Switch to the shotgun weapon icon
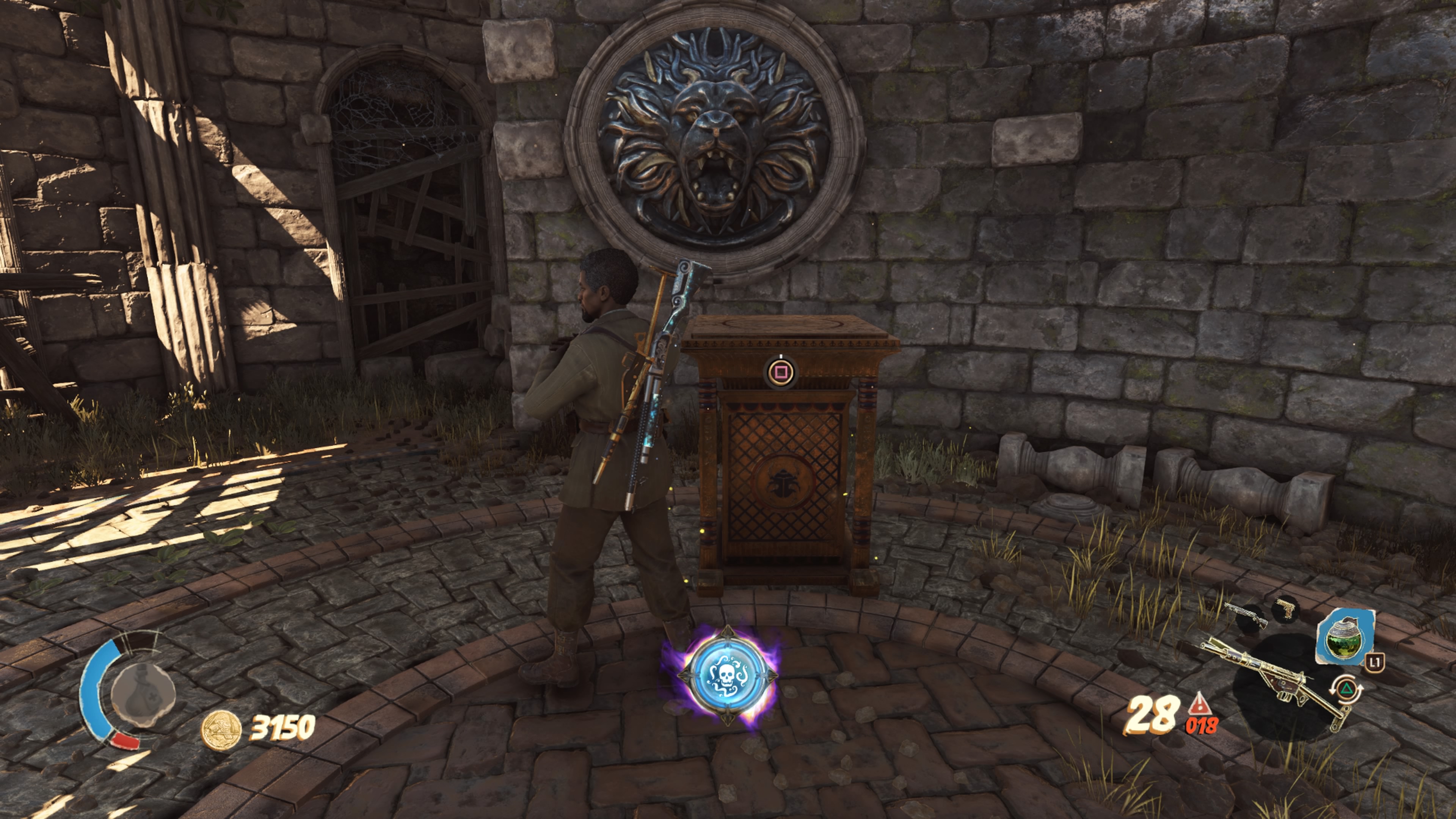1456x819 pixels. (1245, 615)
